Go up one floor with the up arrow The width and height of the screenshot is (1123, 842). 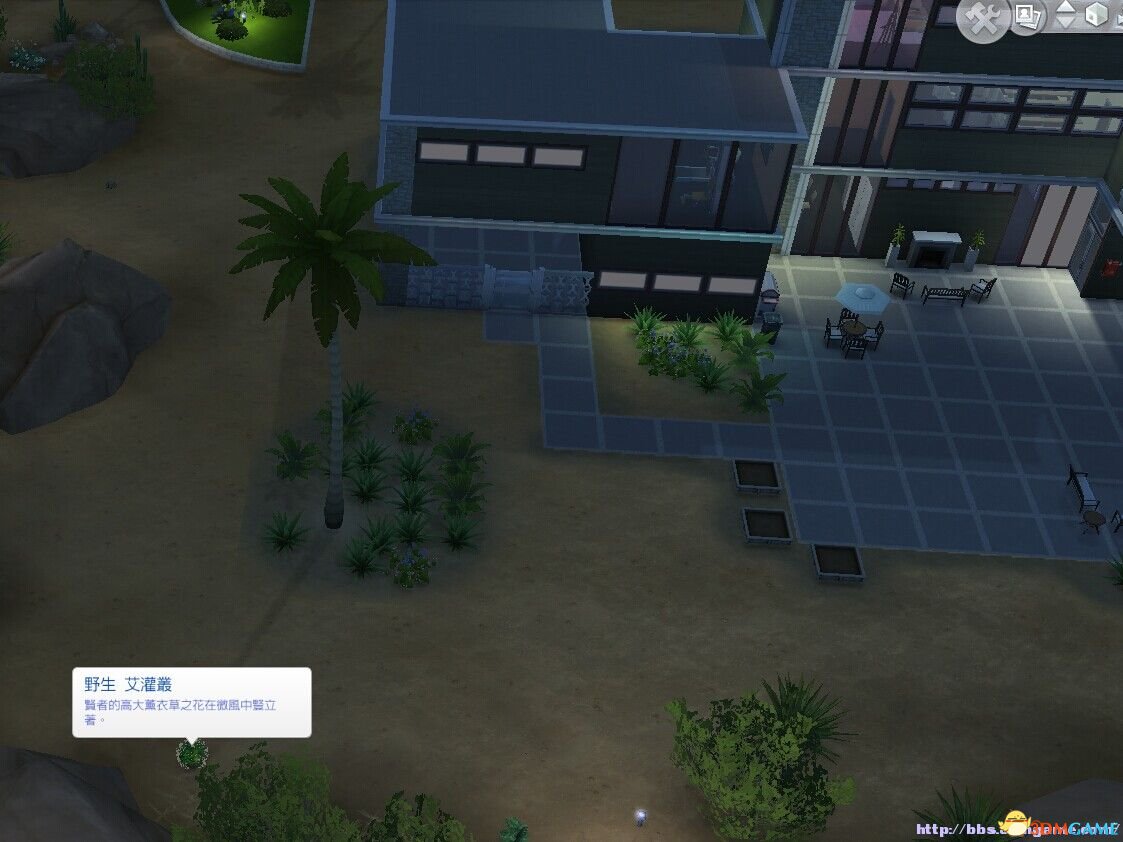tap(1066, 9)
